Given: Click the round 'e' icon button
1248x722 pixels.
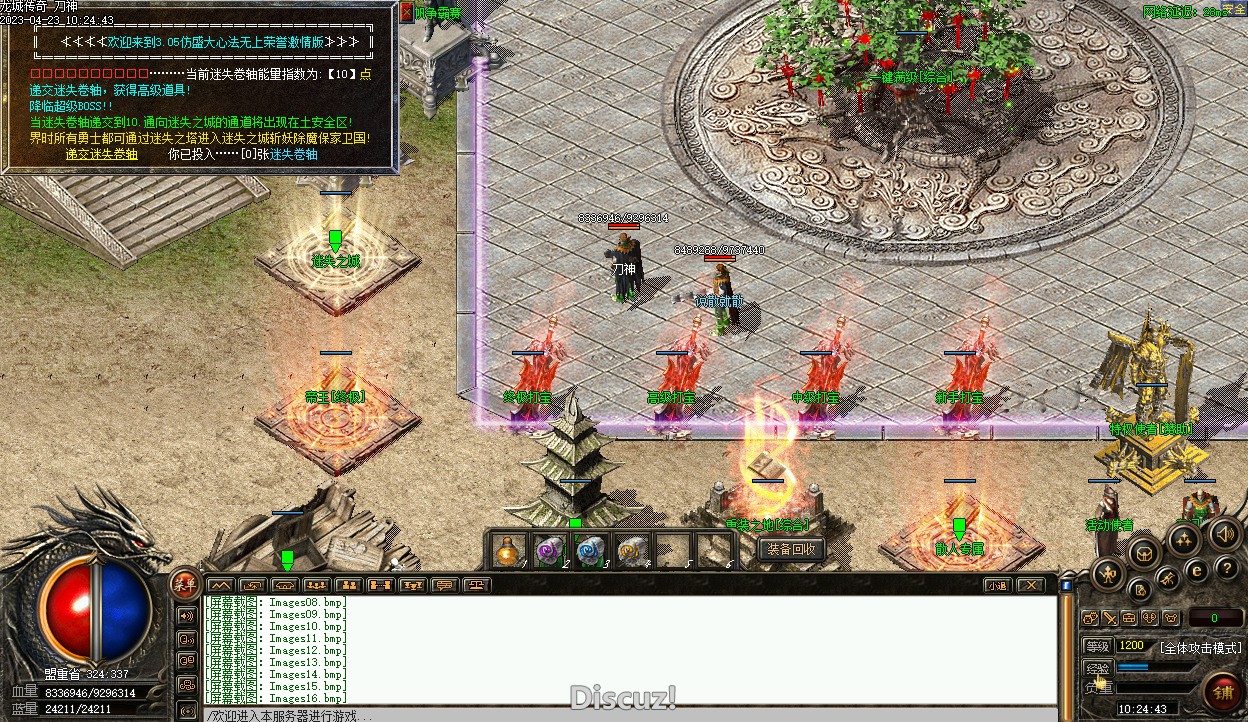Looking at the screenshot, I should [x=1196, y=570].
